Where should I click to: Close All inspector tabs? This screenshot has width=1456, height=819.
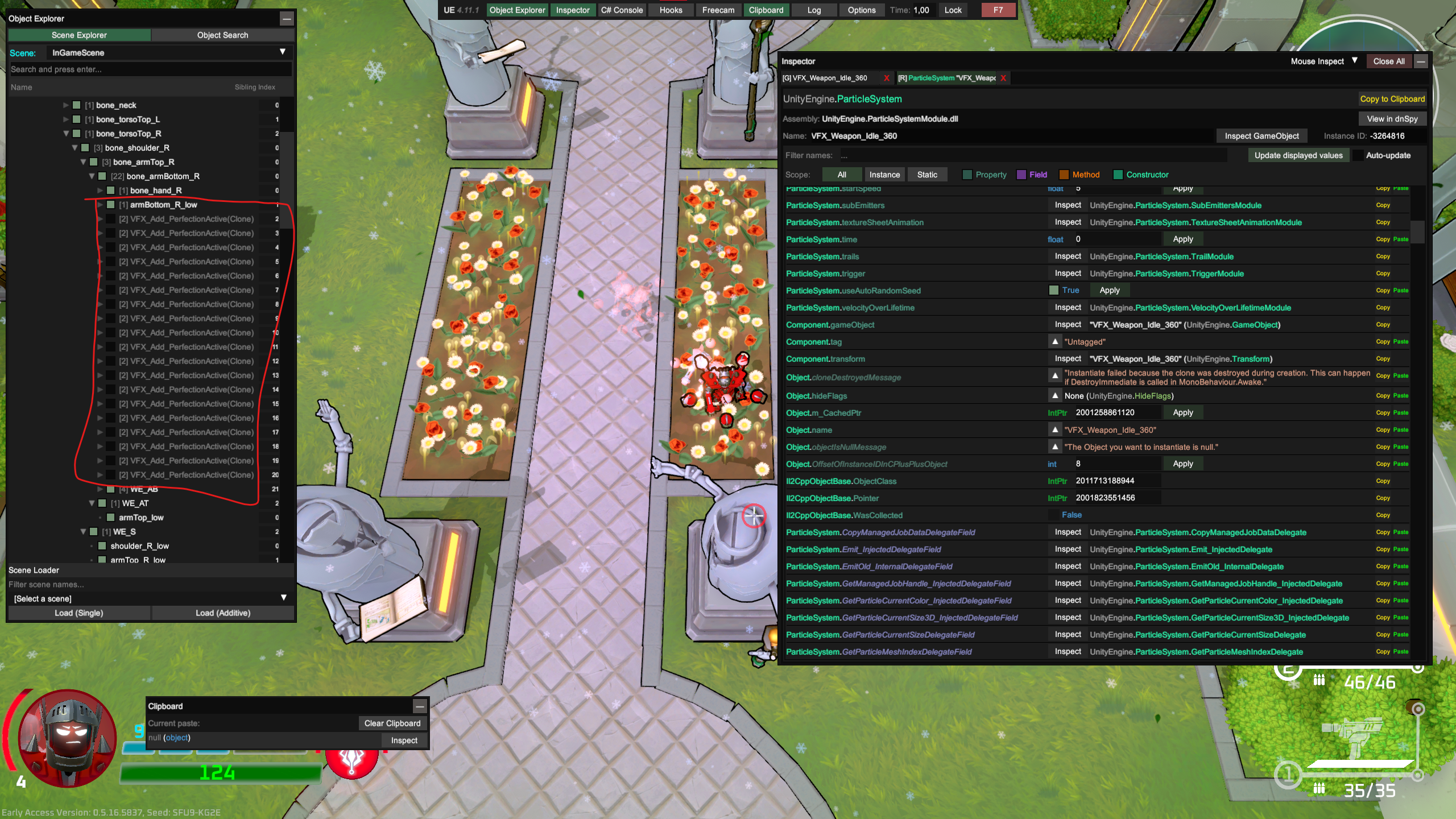[1388, 61]
